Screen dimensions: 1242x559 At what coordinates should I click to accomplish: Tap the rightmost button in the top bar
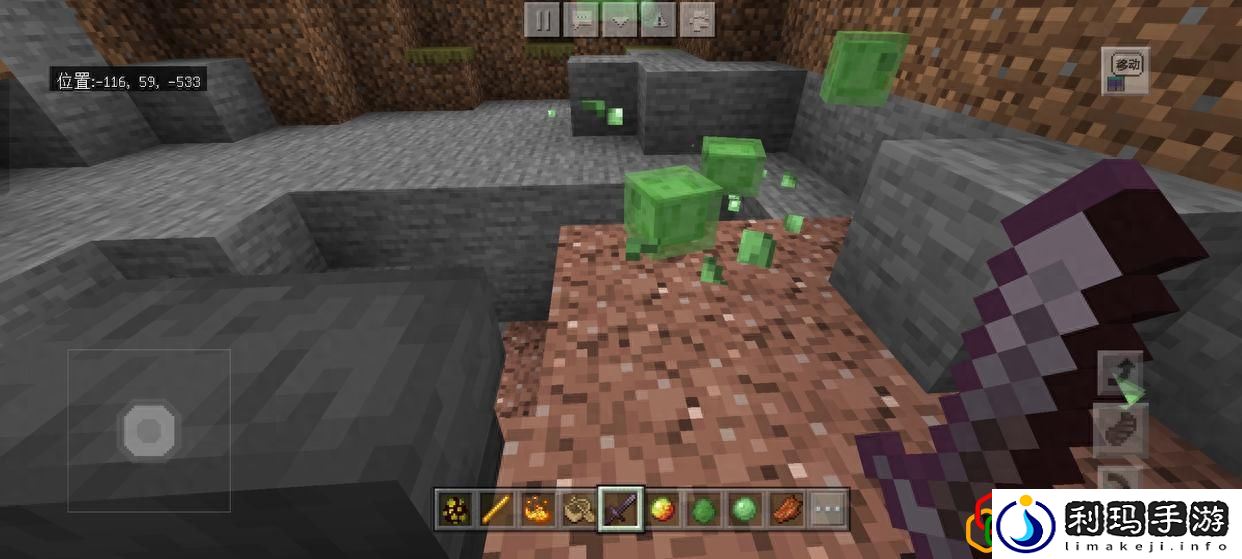coord(699,19)
